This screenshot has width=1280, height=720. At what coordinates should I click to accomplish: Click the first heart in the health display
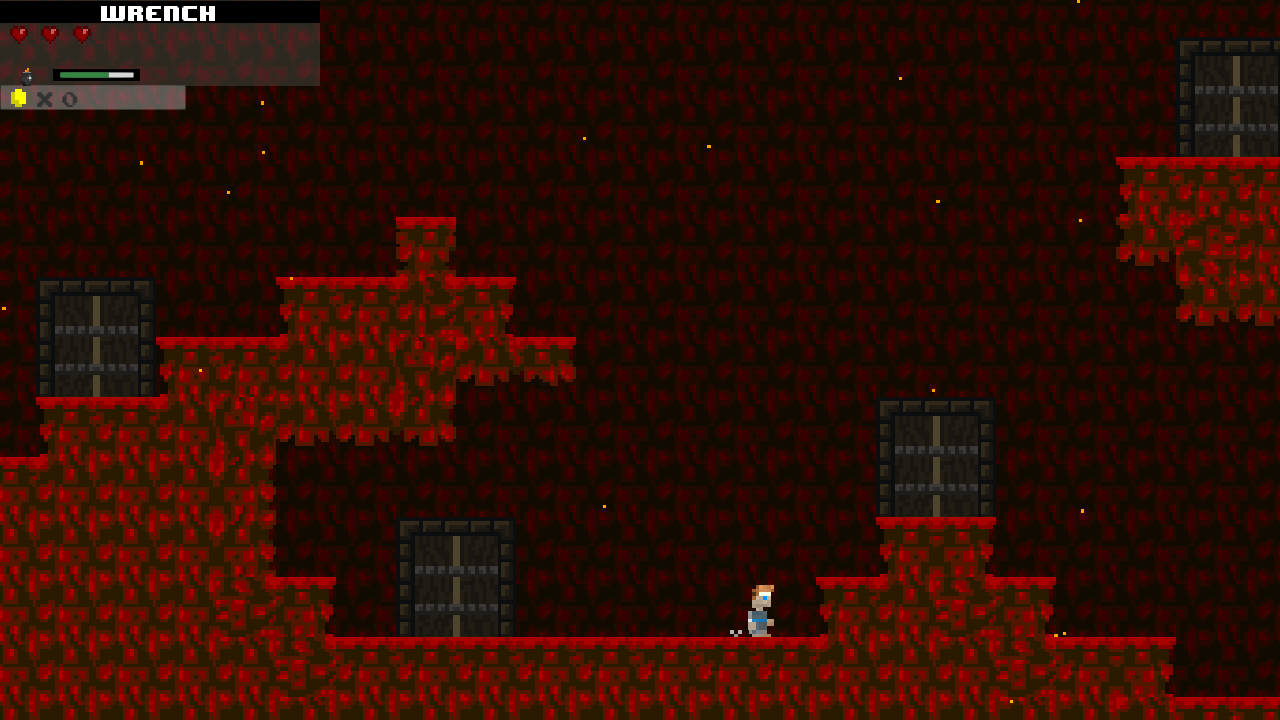(x=19, y=33)
